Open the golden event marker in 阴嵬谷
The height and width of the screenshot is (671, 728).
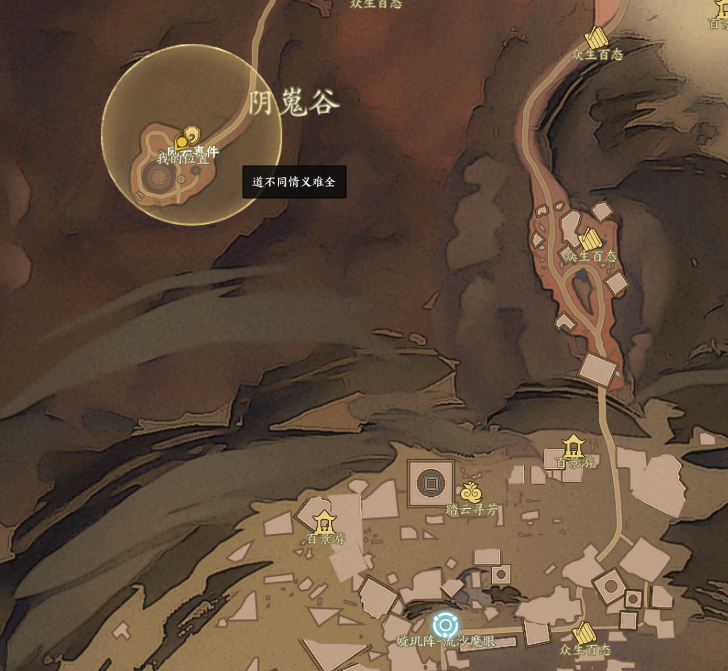pyautogui.click(x=187, y=136)
